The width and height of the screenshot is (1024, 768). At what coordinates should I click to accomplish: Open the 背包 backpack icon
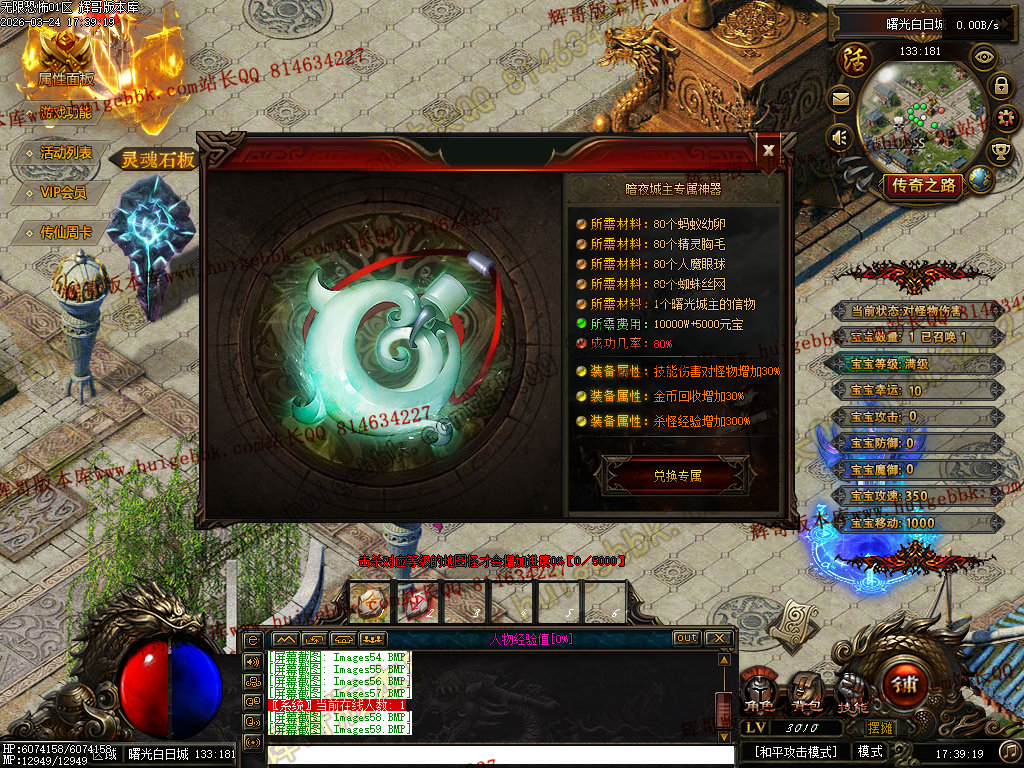pyautogui.click(x=805, y=689)
